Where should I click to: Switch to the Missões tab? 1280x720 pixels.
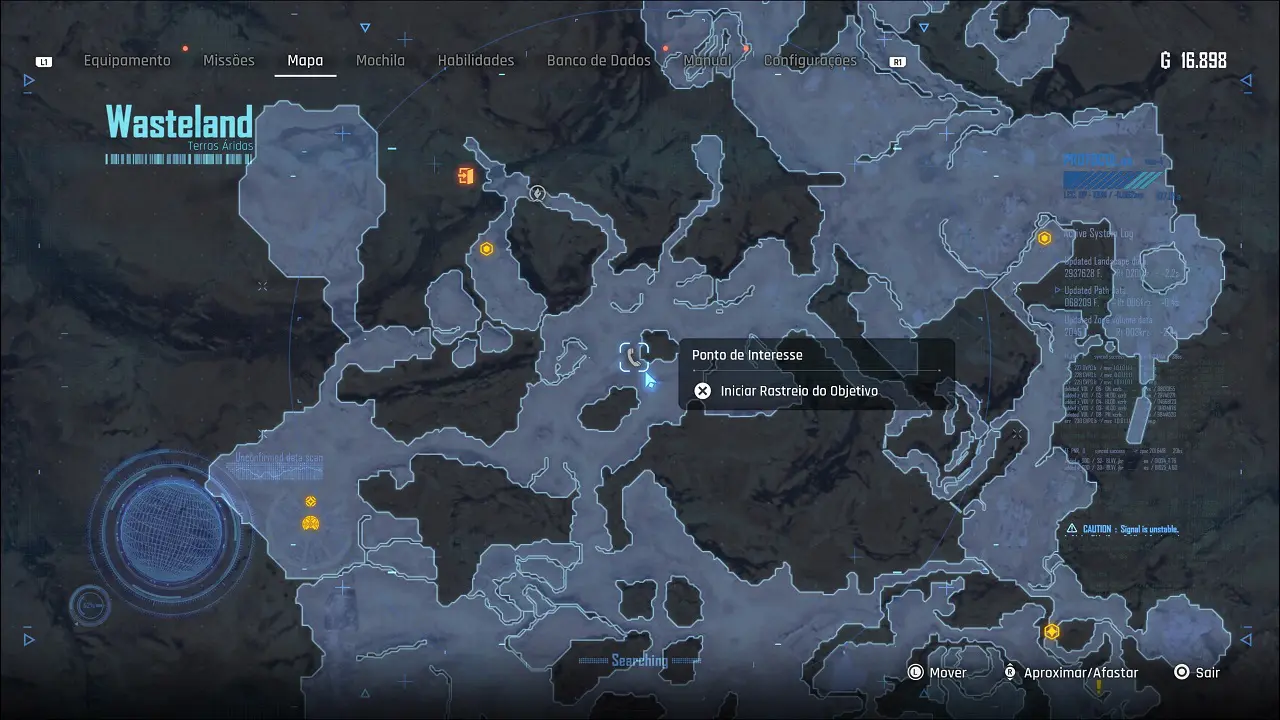[229, 60]
